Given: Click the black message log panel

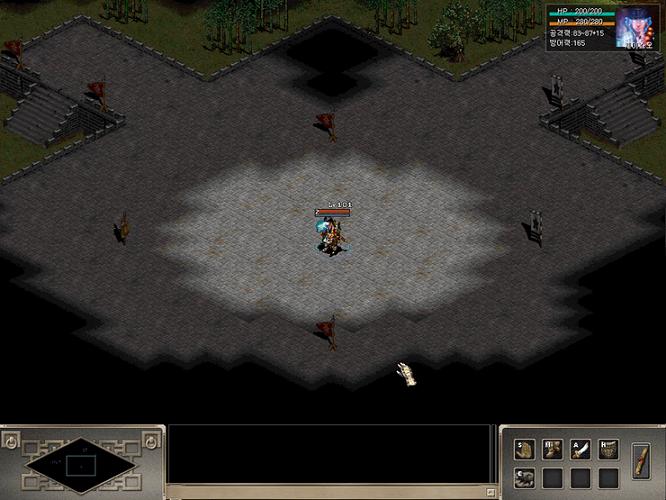Looking at the screenshot, I should point(330,458).
